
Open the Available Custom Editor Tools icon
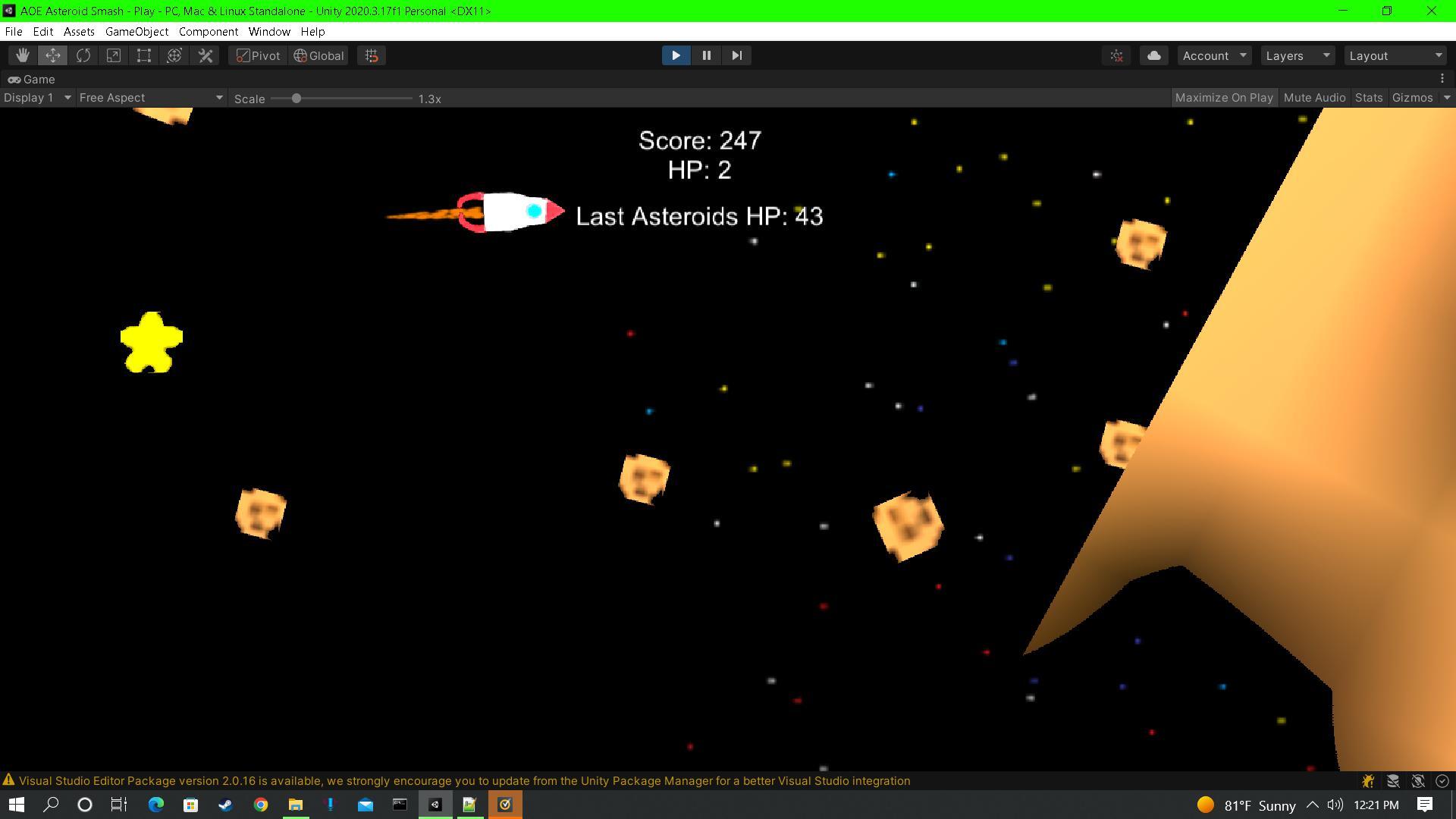(x=204, y=55)
